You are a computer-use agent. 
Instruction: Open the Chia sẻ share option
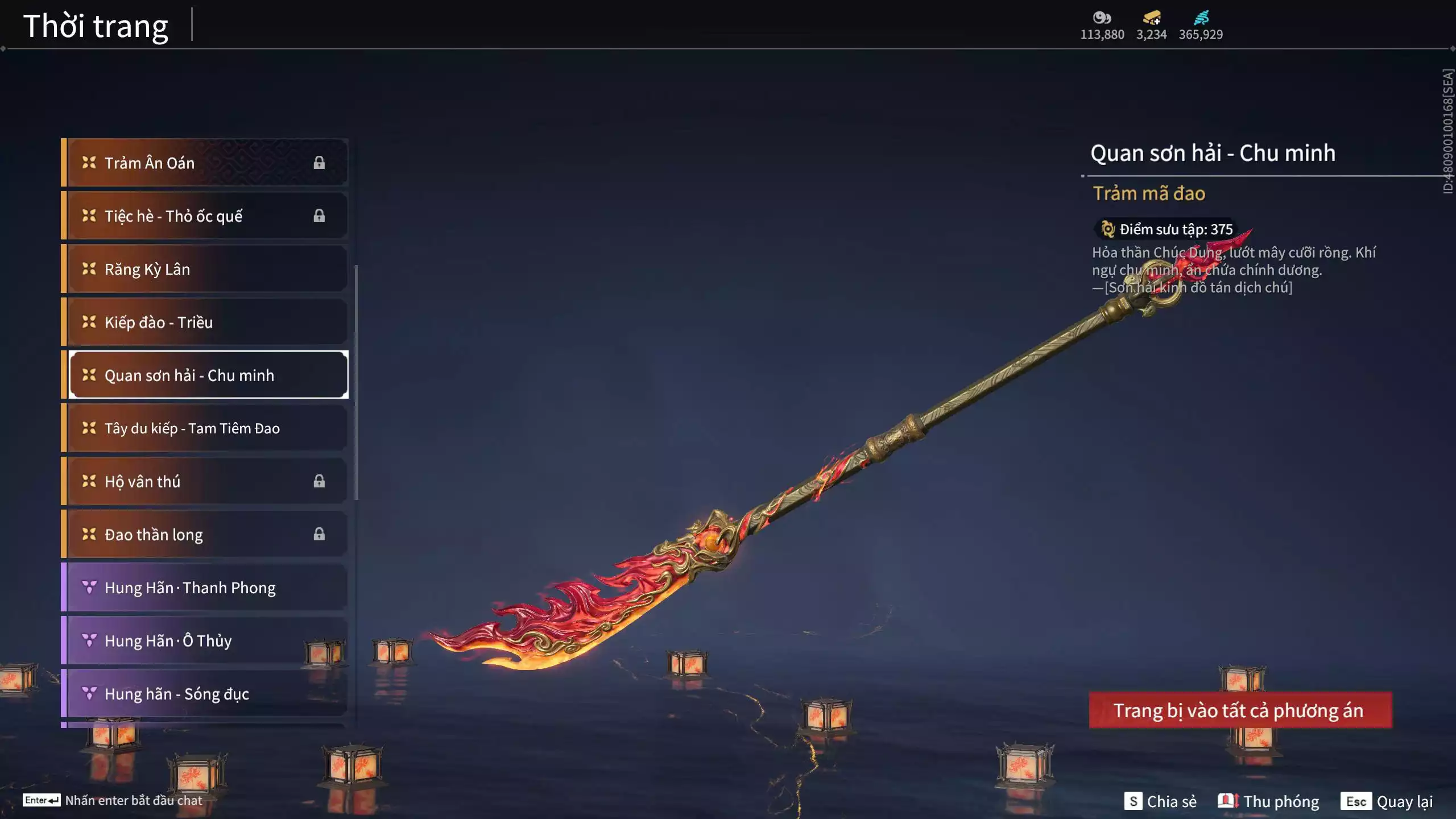click(1160, 801)
